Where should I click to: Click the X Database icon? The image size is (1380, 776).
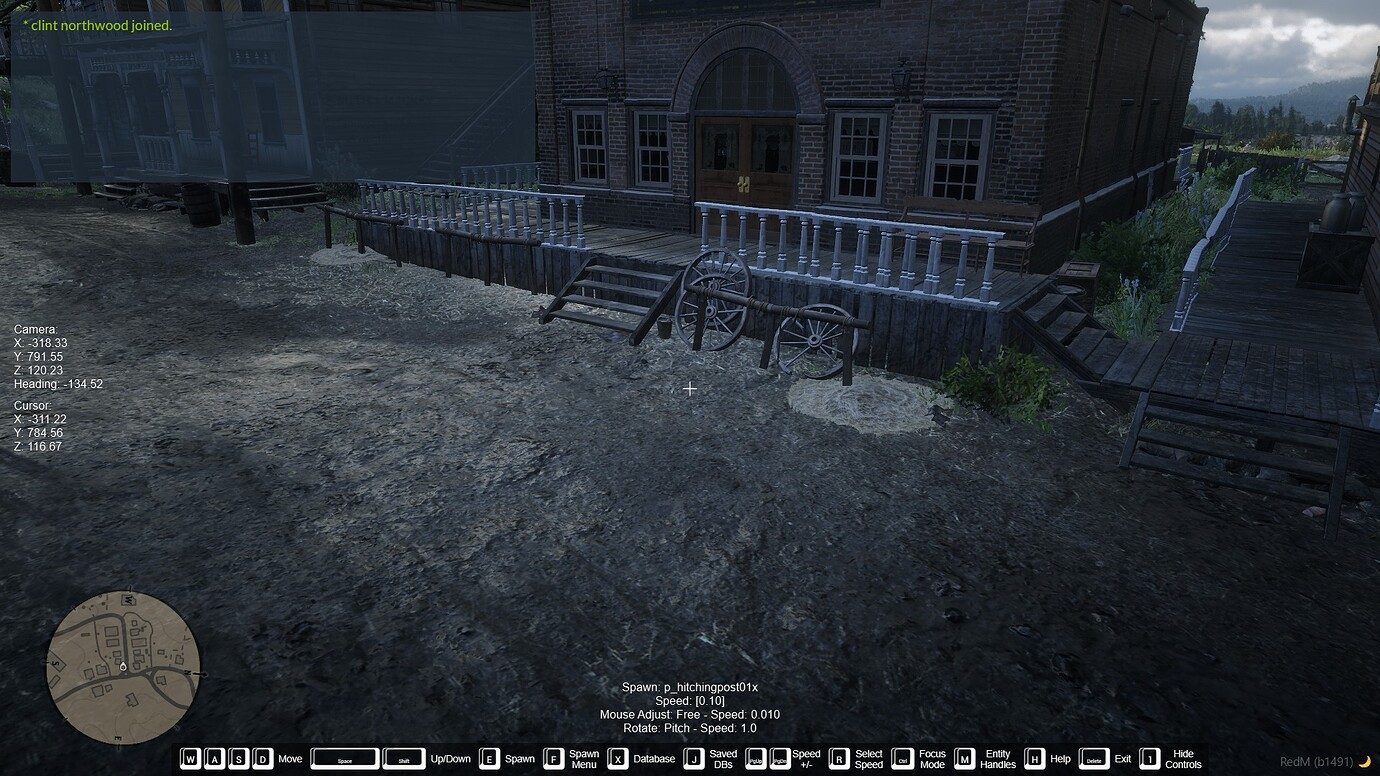pos(617,758)
